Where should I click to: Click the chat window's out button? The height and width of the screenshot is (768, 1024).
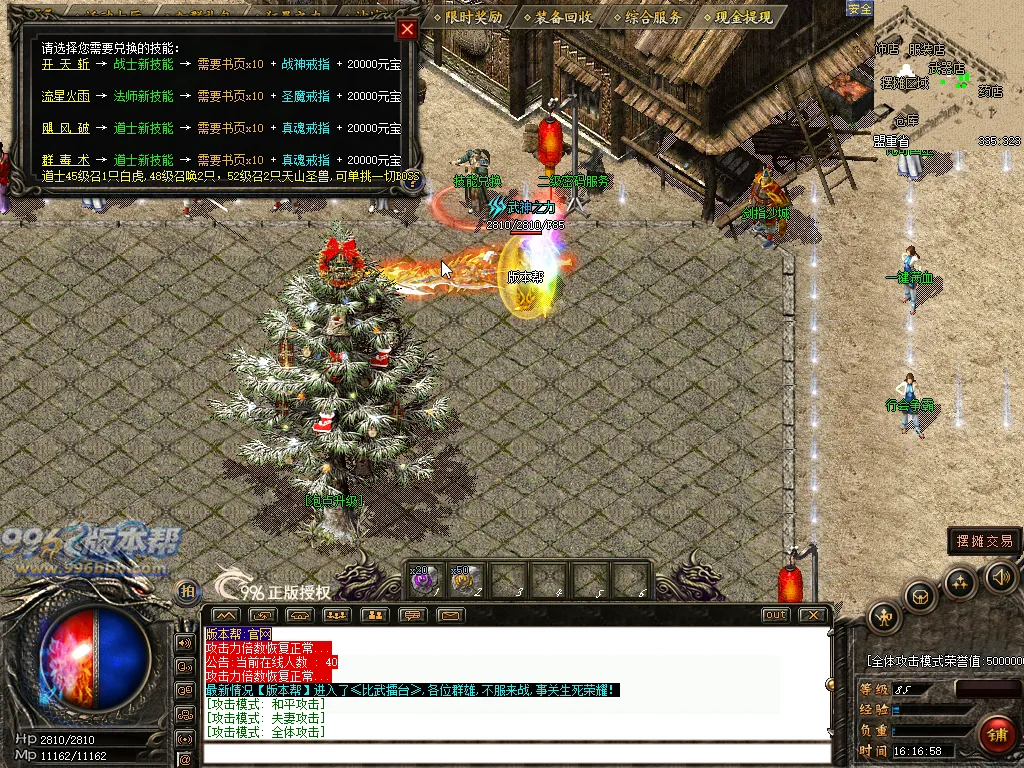775,615
